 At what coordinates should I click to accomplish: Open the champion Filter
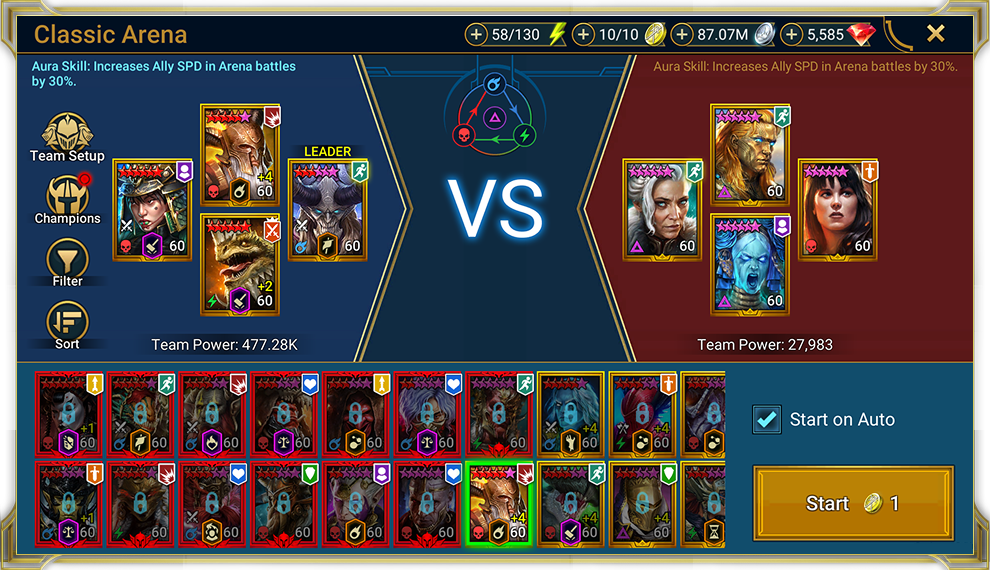(67, 263)
